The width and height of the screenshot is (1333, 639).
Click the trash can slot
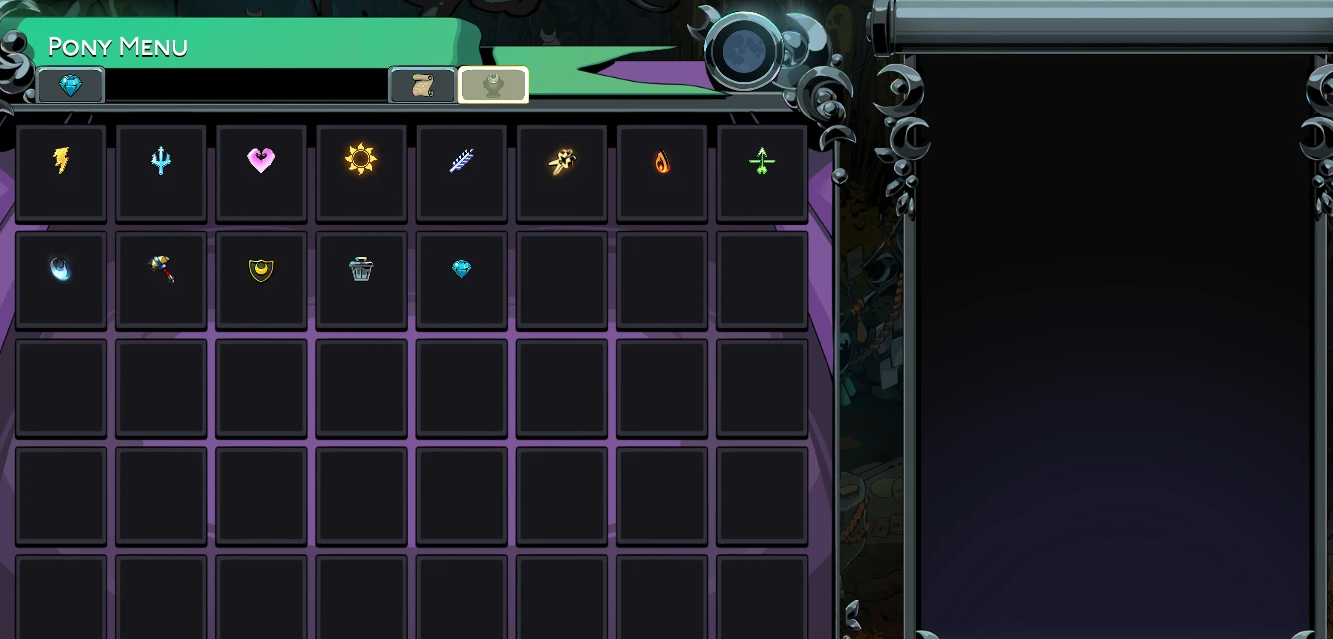click(x=361, y=269)
